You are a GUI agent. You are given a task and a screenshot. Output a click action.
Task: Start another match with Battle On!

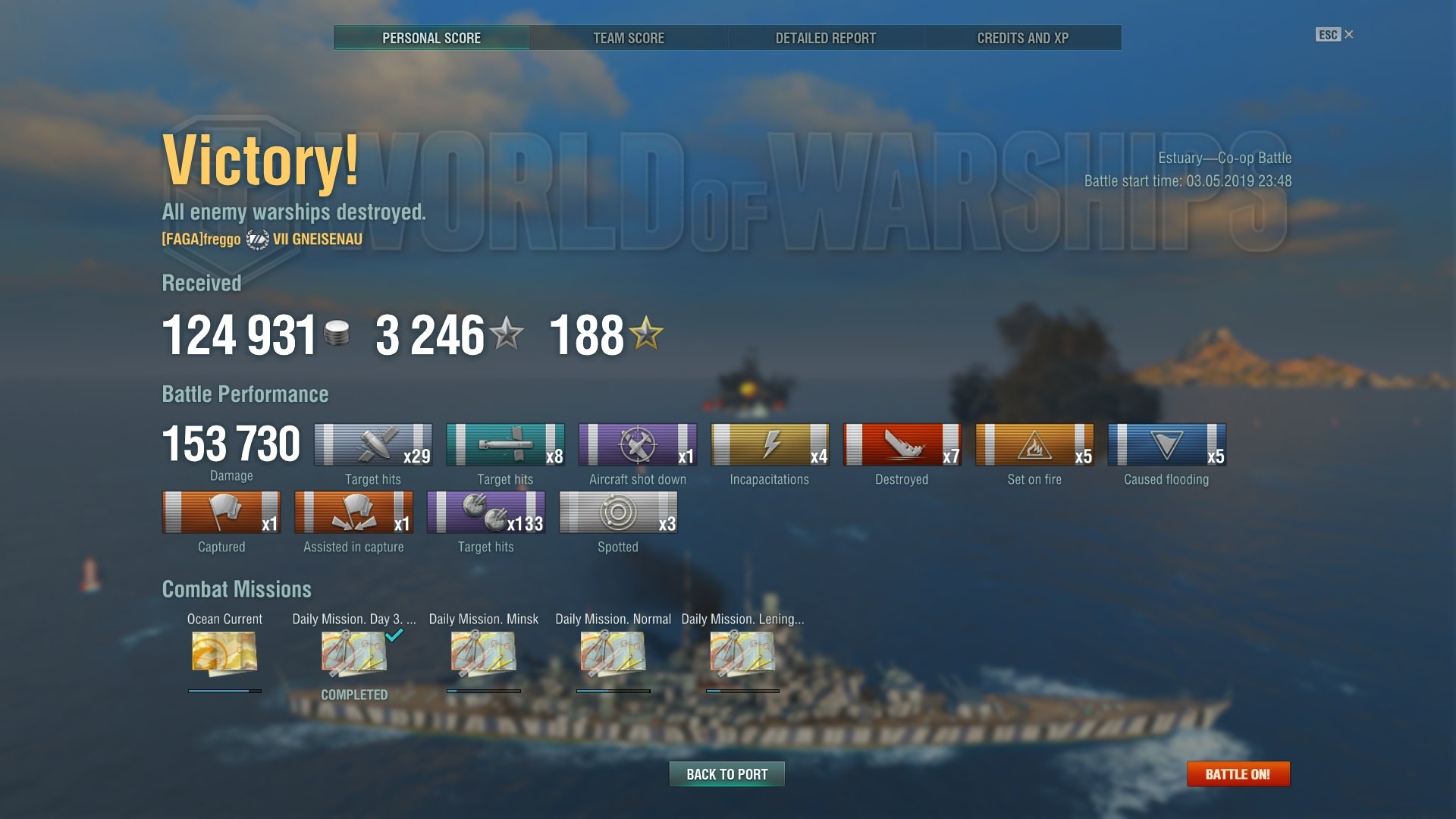click(1238, 774)
